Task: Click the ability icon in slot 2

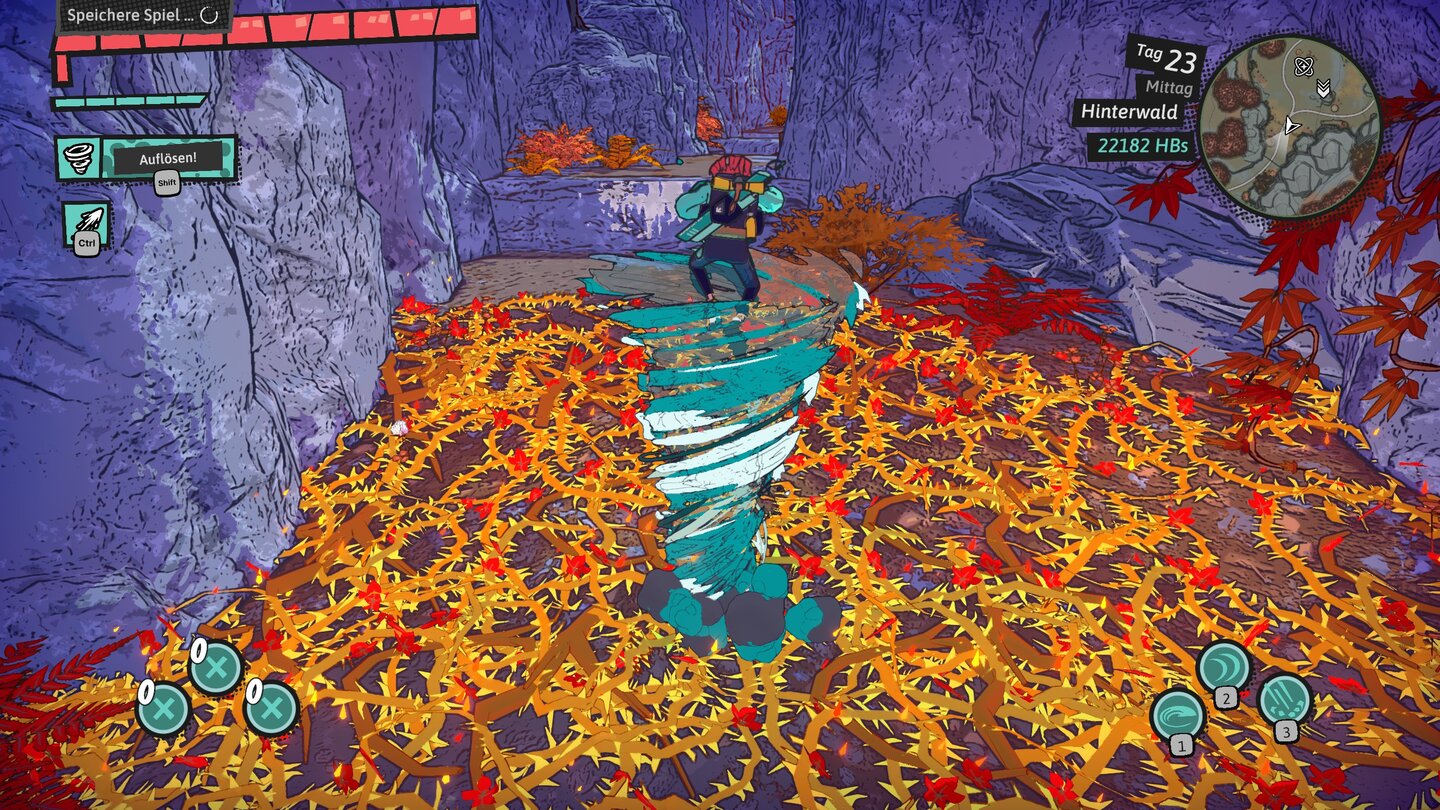Action: click(1224, 665)
